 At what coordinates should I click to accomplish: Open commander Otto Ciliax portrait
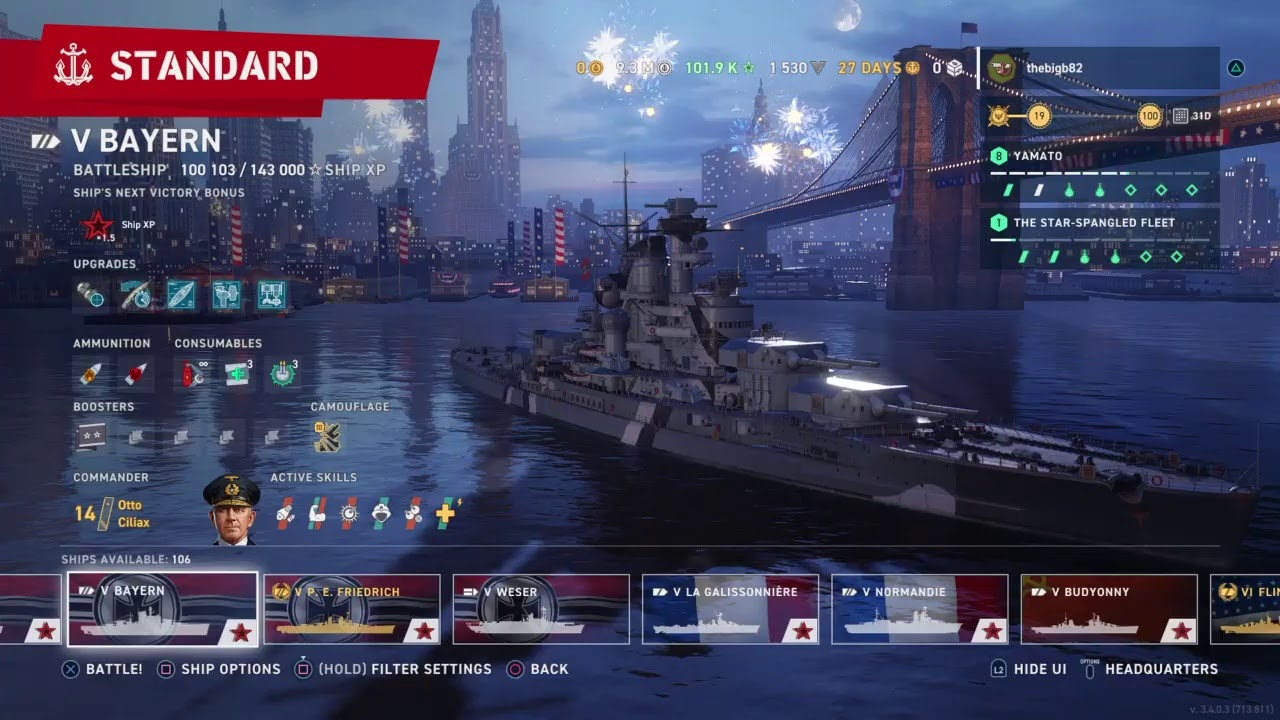[231, 510]
